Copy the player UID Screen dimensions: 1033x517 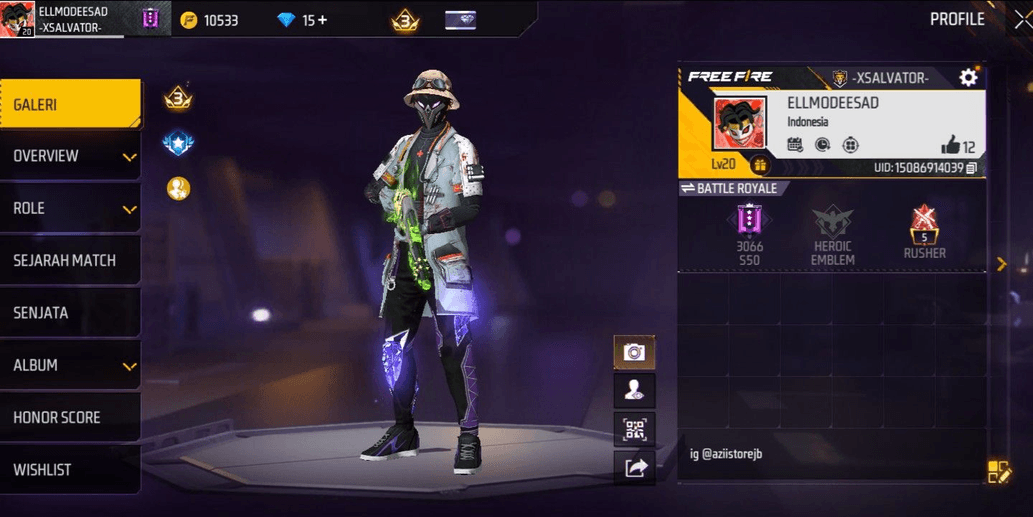[972, 168]
